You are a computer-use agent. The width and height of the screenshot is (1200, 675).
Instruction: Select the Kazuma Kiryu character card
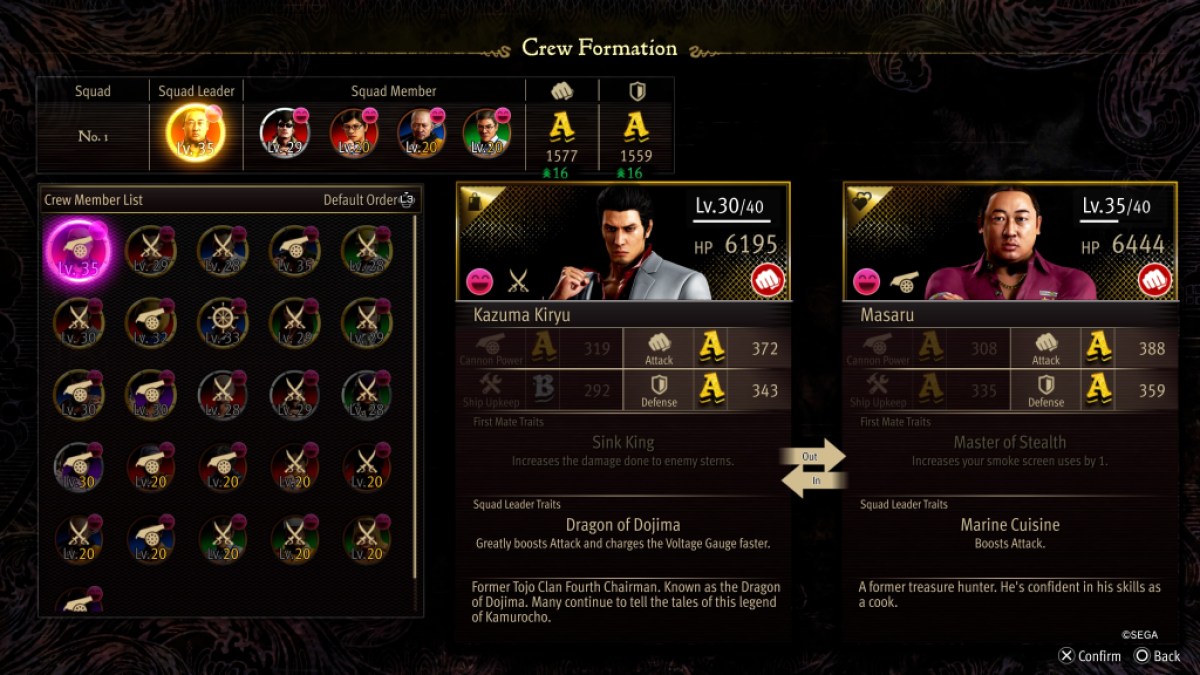click(x=623, y=242)
